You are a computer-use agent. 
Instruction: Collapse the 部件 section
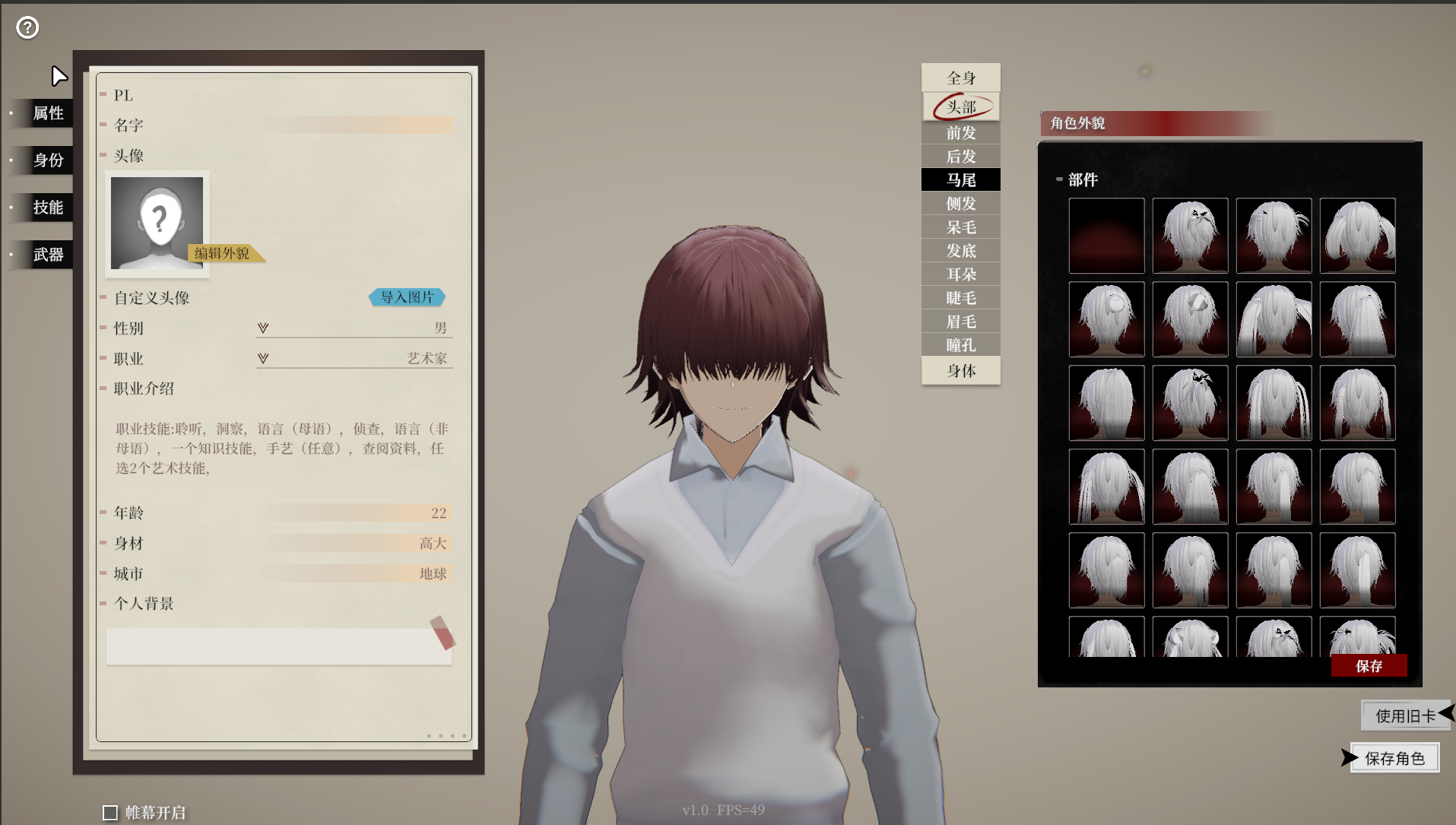[x=1058, y=179]
